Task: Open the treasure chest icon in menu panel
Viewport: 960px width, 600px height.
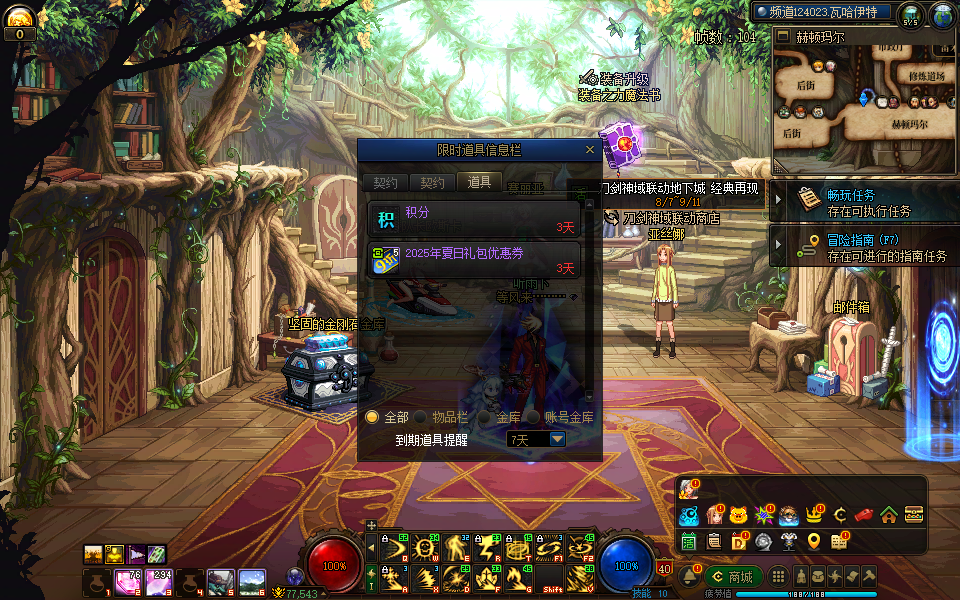Action: [913, 515]
